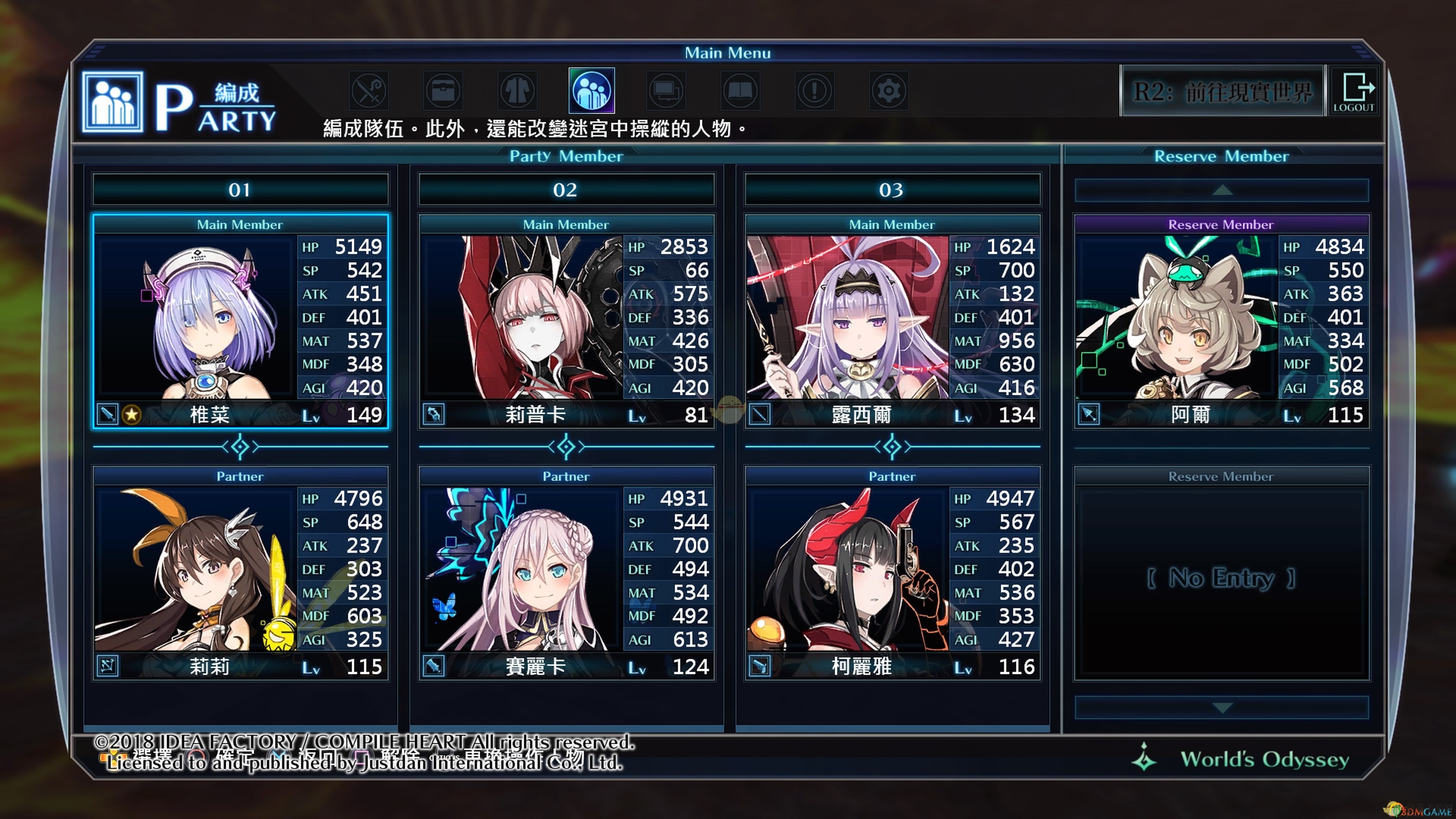Open the Logout button
This screenshot has height=819, width=1456.
(x=1354, y=91)
